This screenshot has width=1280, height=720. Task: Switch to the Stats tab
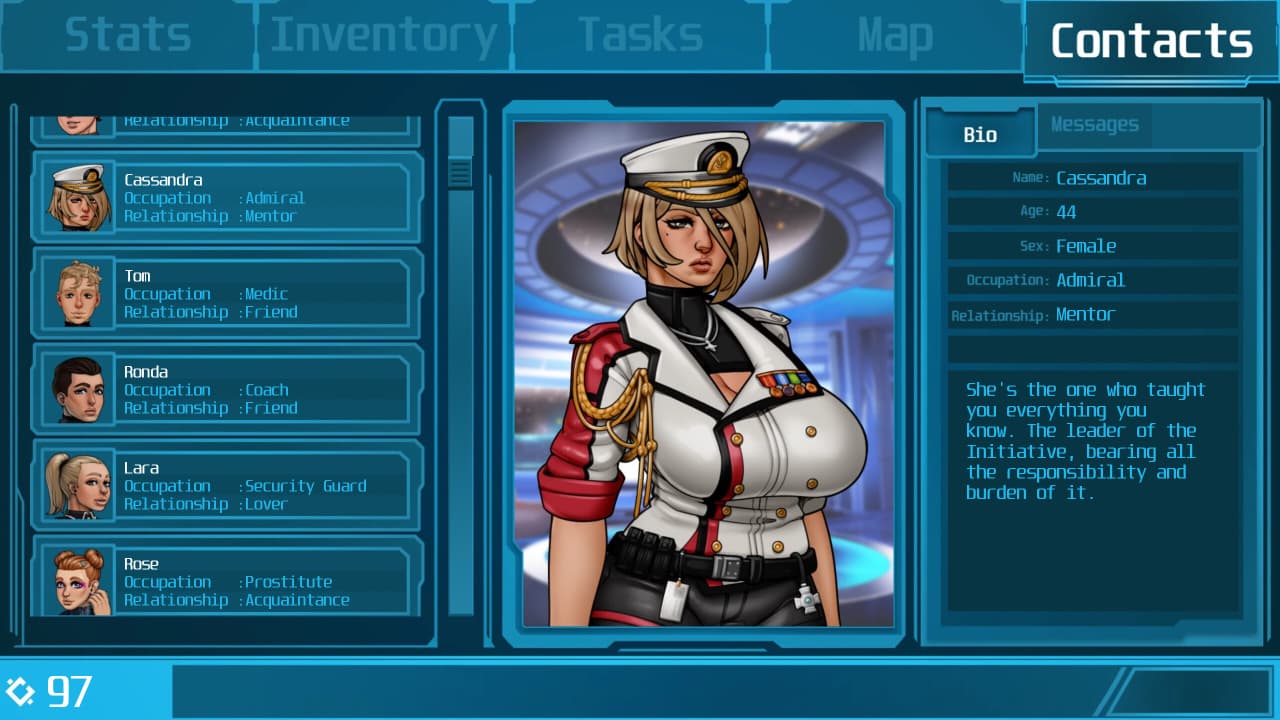pyautogui.click(x=127, y=36)
